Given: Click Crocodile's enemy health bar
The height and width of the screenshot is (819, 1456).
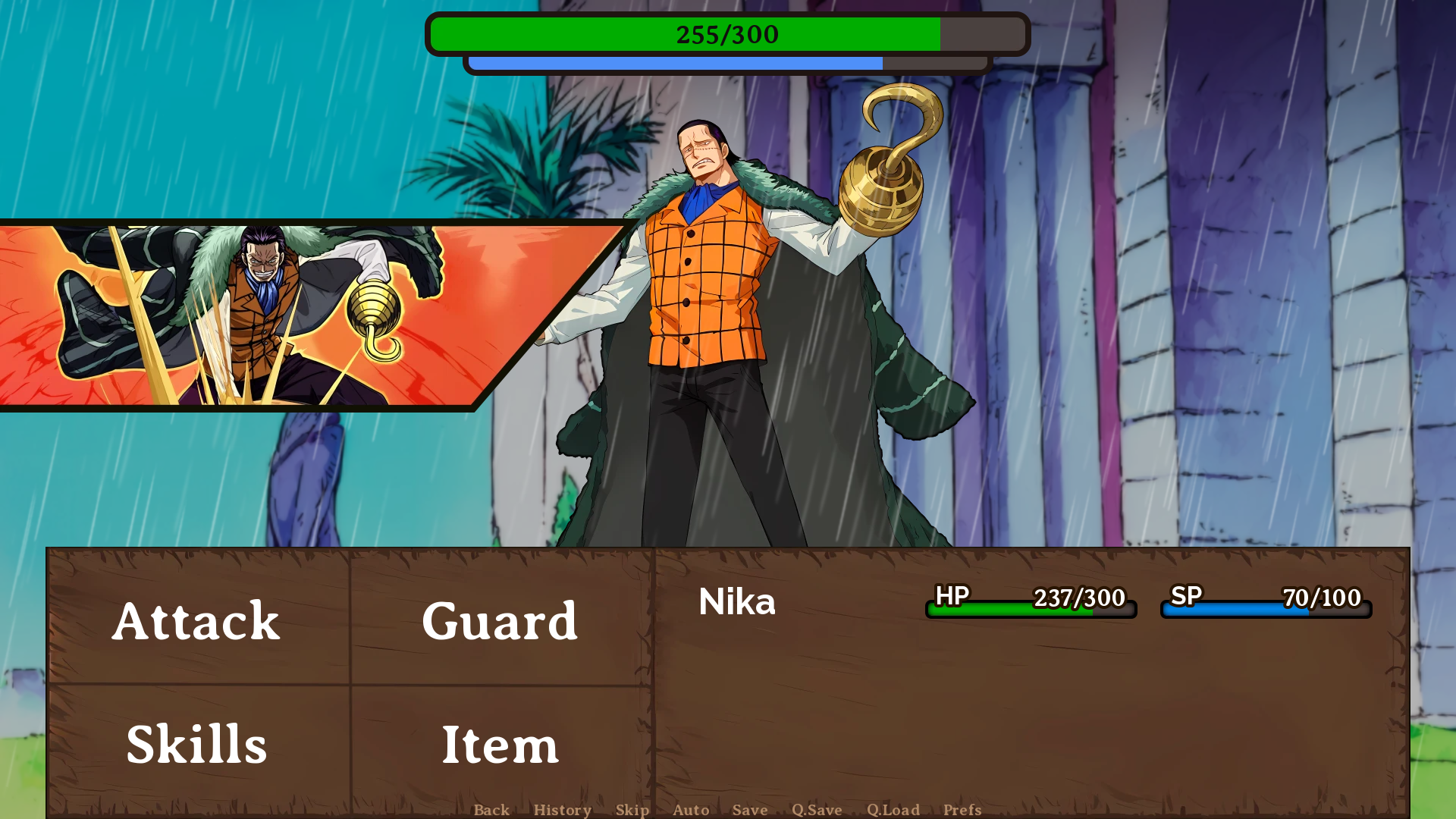Looking at the screenshot, I should coord(726,33).
